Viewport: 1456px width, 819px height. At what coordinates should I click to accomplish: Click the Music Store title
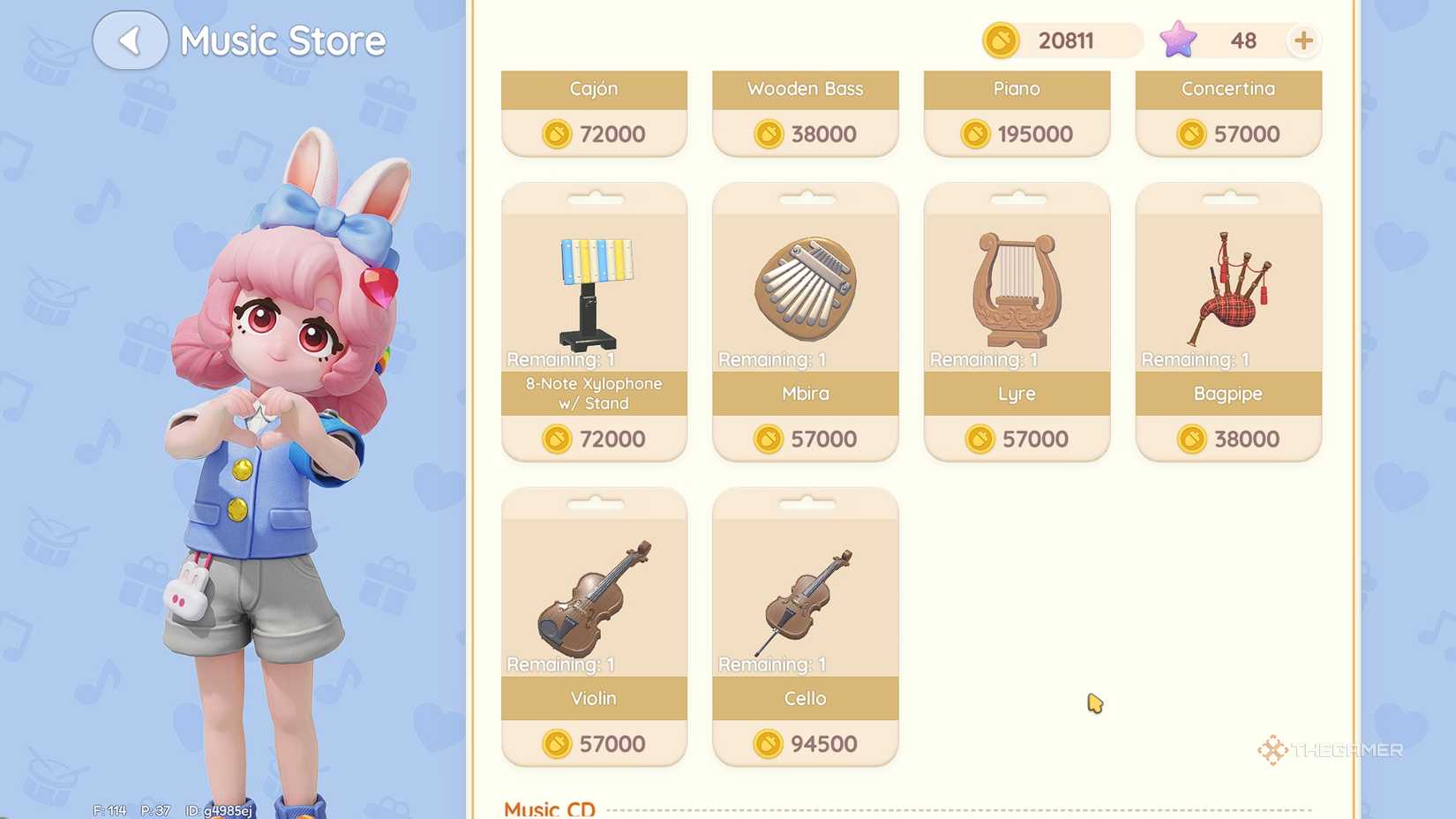tap(282, 40)
